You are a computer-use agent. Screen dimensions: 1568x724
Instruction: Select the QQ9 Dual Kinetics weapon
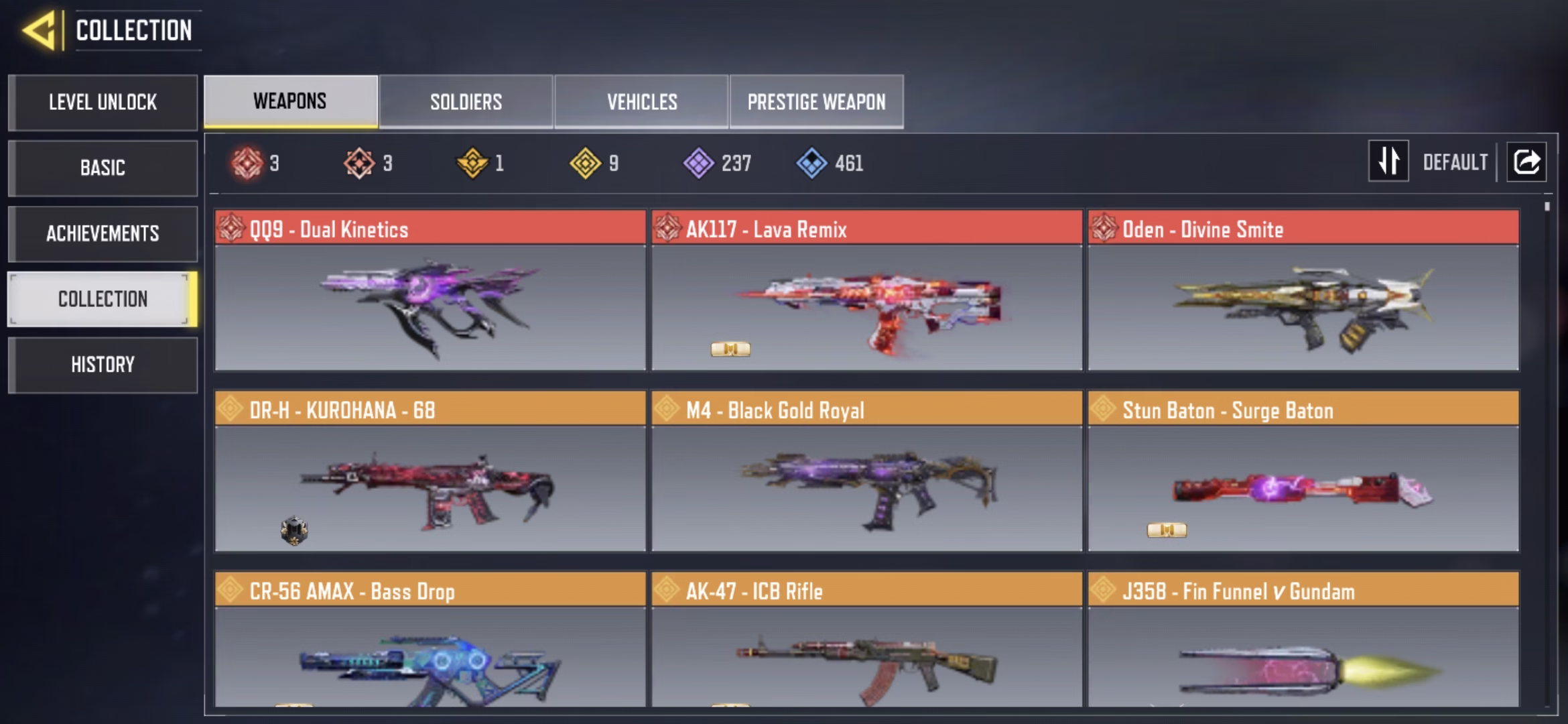(430, 292)
